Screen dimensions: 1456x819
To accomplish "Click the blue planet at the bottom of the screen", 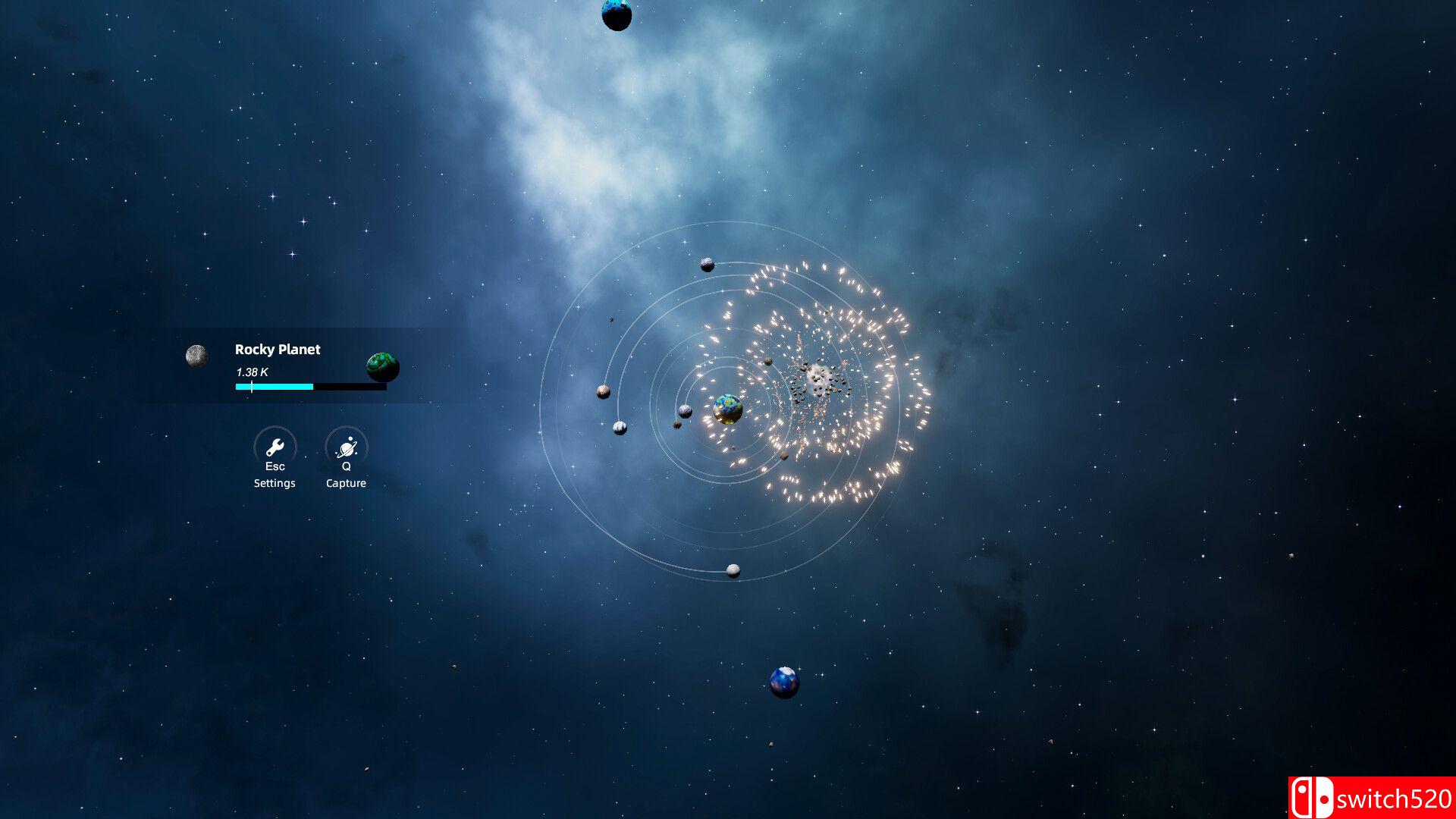I will tap(784, 682).
